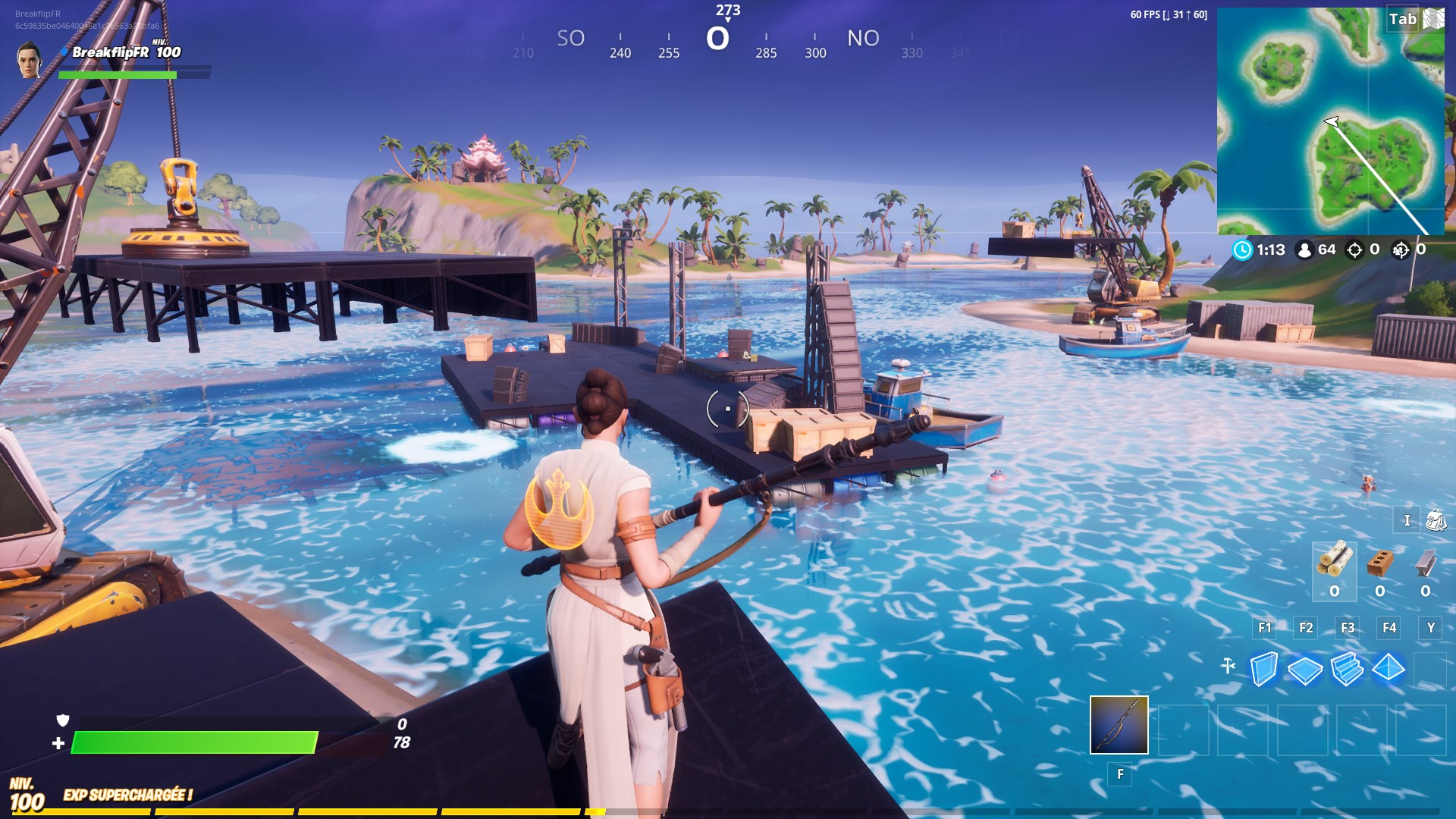Choose the pyramid roof building piece

[1389, 668]
